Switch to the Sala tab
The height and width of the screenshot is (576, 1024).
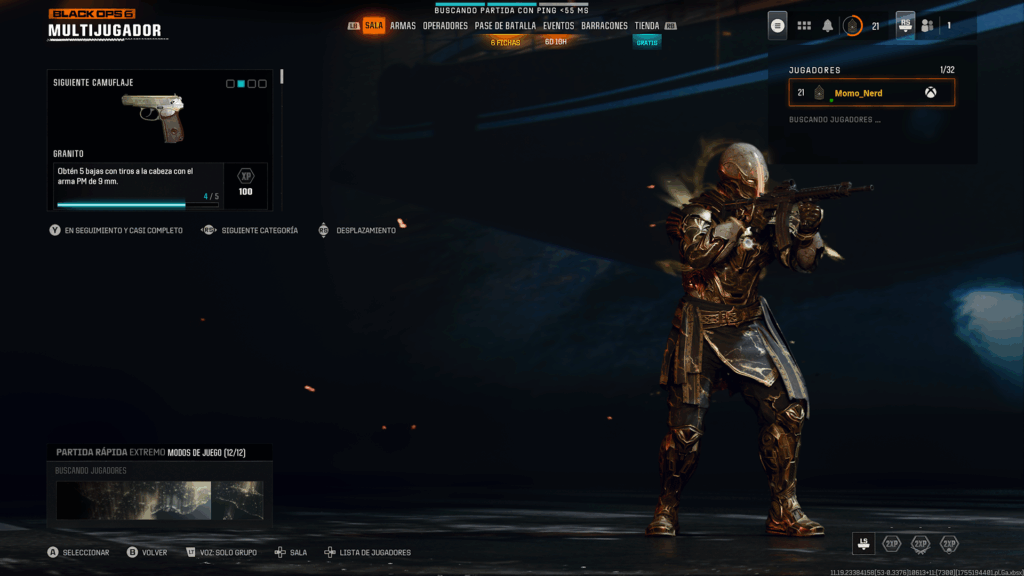point(373,26)
